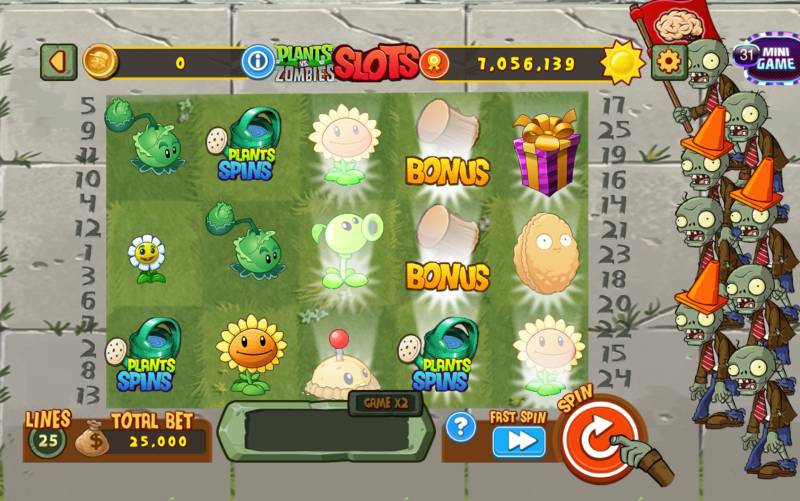Launch the Mini Game

[765, 58]
